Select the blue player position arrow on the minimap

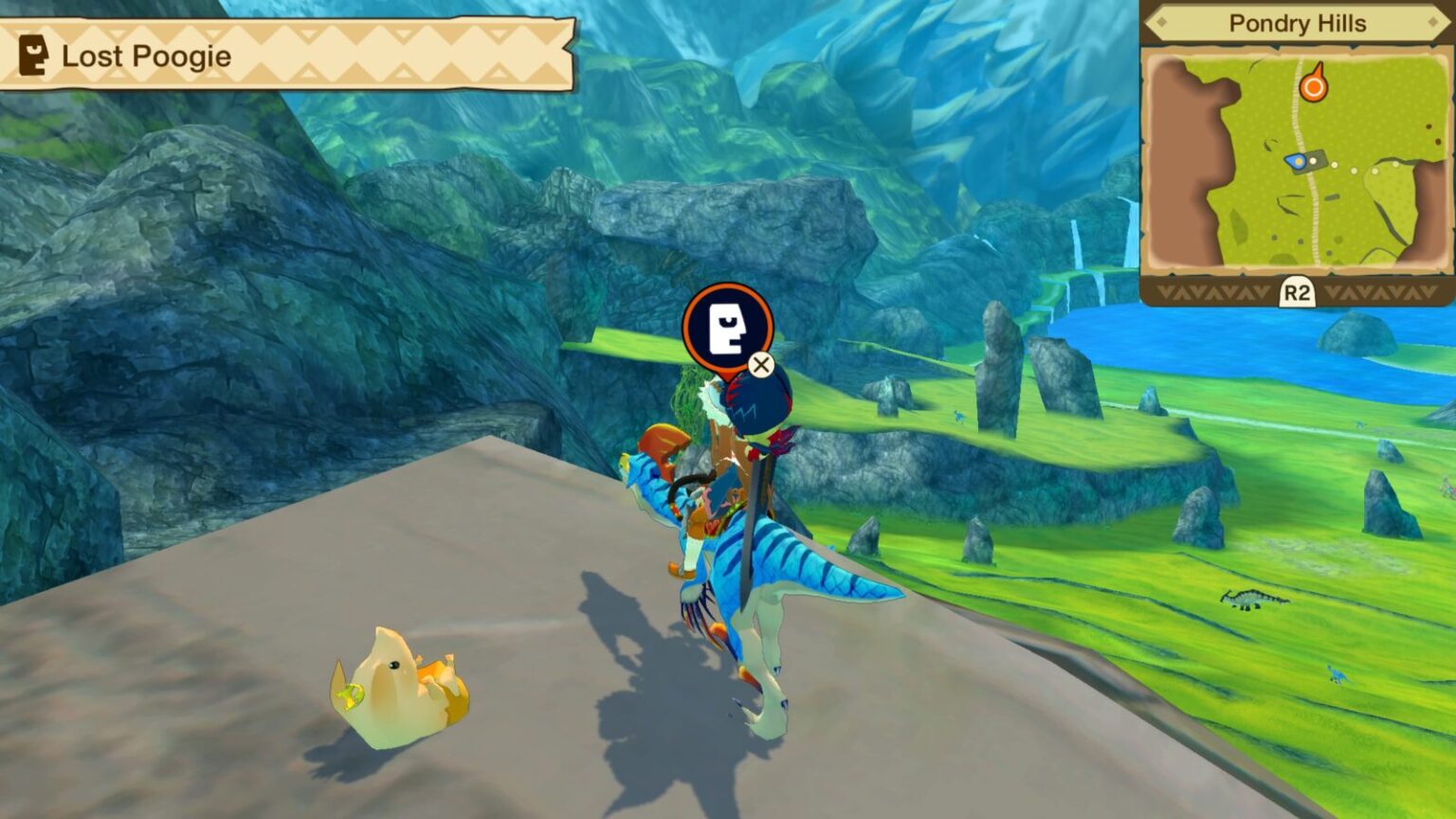(1295, 161)
